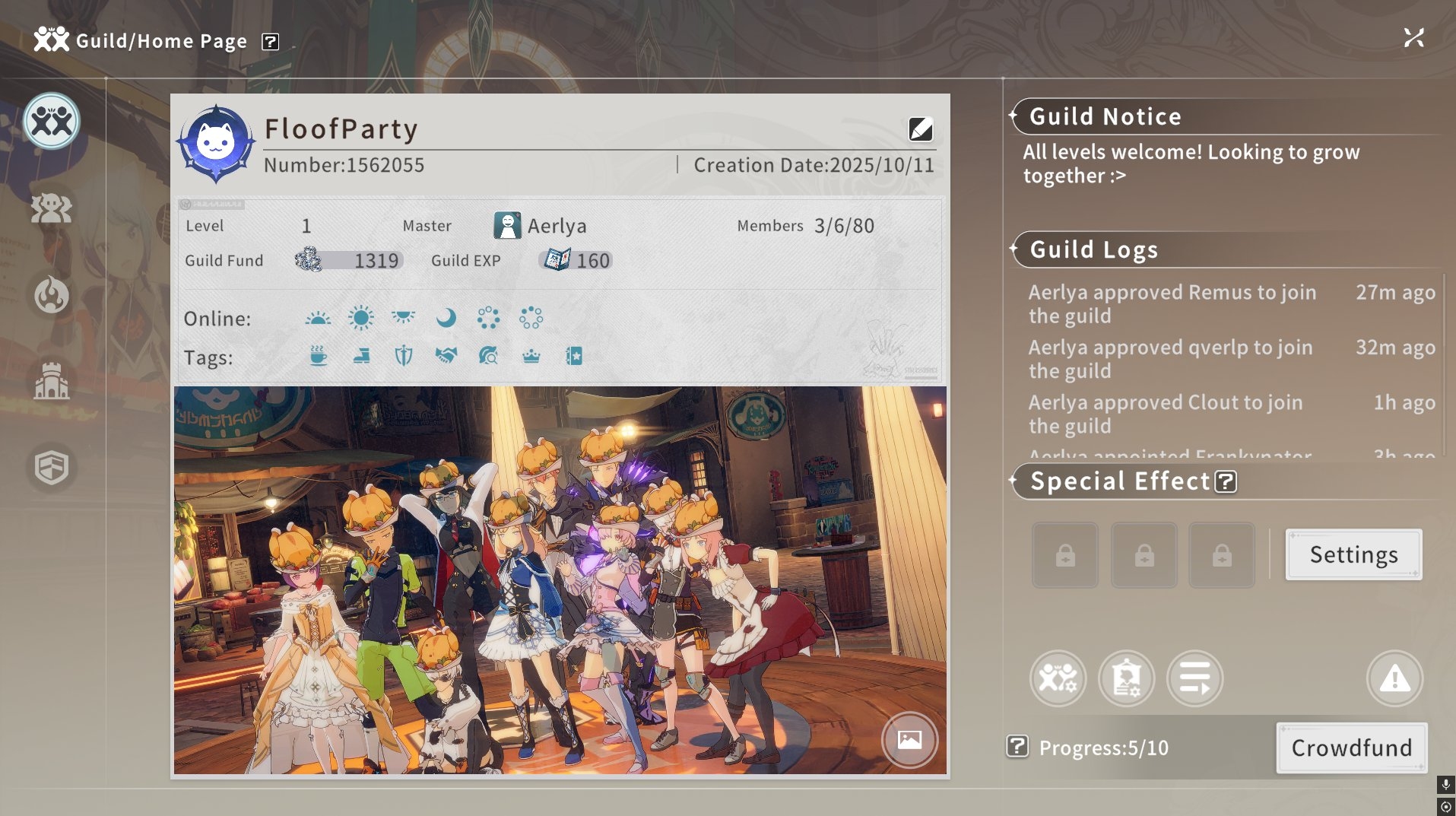
Task: Open the flame icon sidebar tab
Action: click(x=52, y=295)
